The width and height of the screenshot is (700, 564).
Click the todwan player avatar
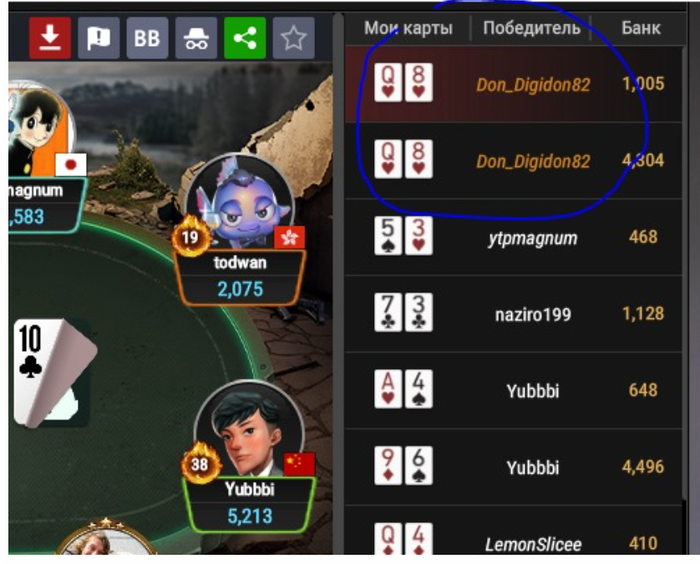pos(239,203)
